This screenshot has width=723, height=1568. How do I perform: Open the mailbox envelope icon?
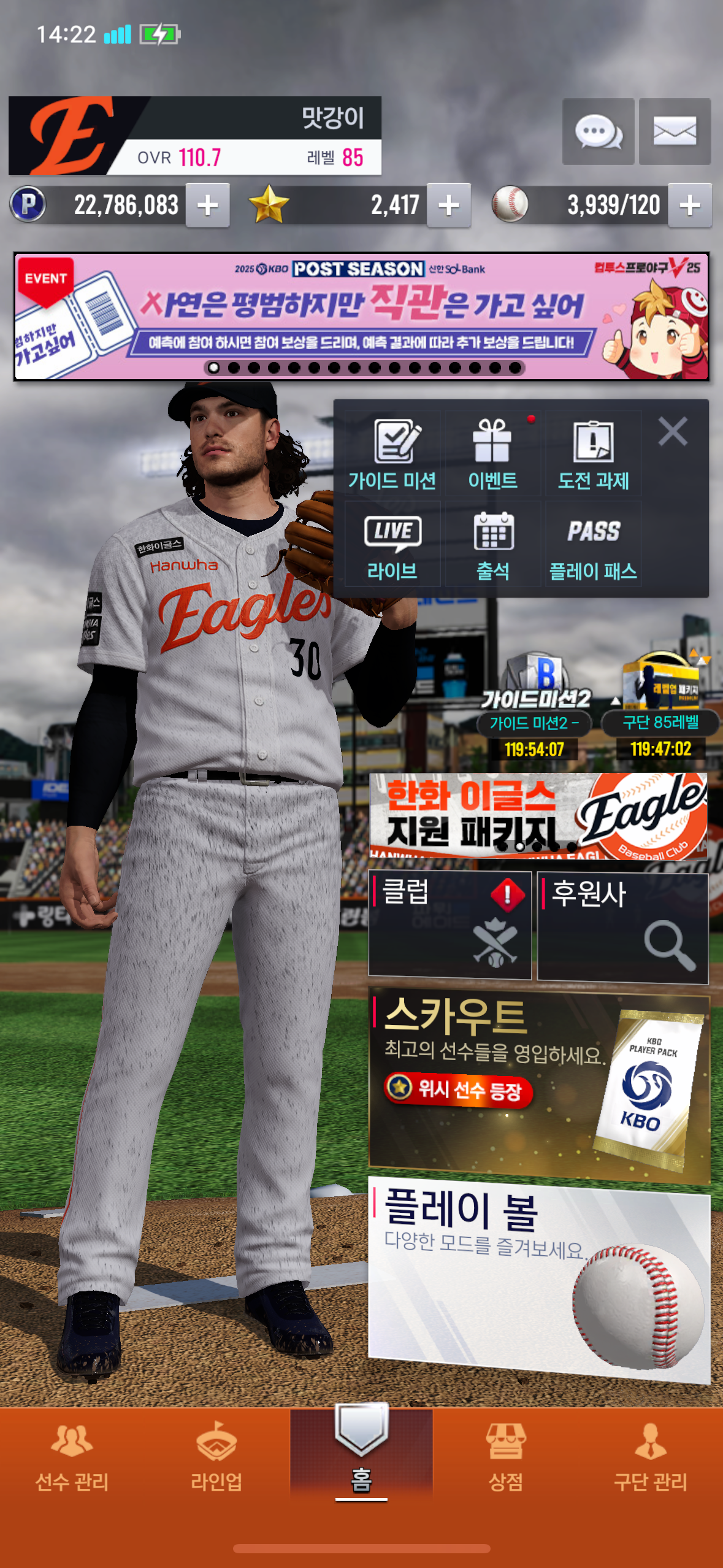tap(675, 131)
